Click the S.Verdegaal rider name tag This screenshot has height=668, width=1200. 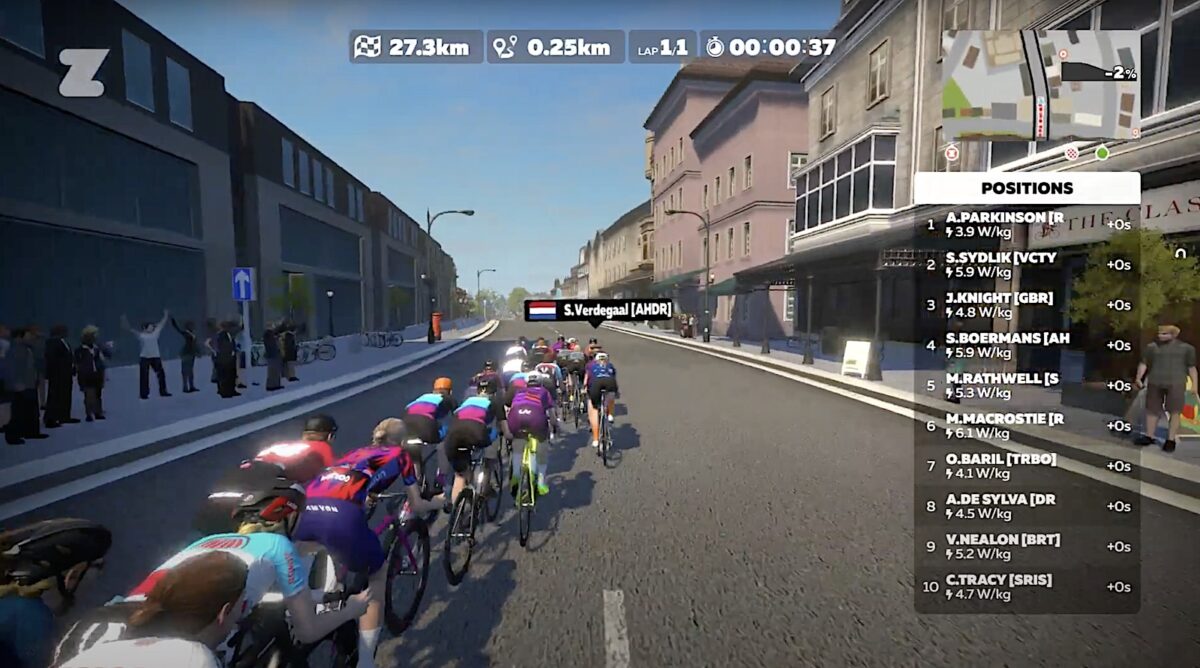[x=599, y=310]
